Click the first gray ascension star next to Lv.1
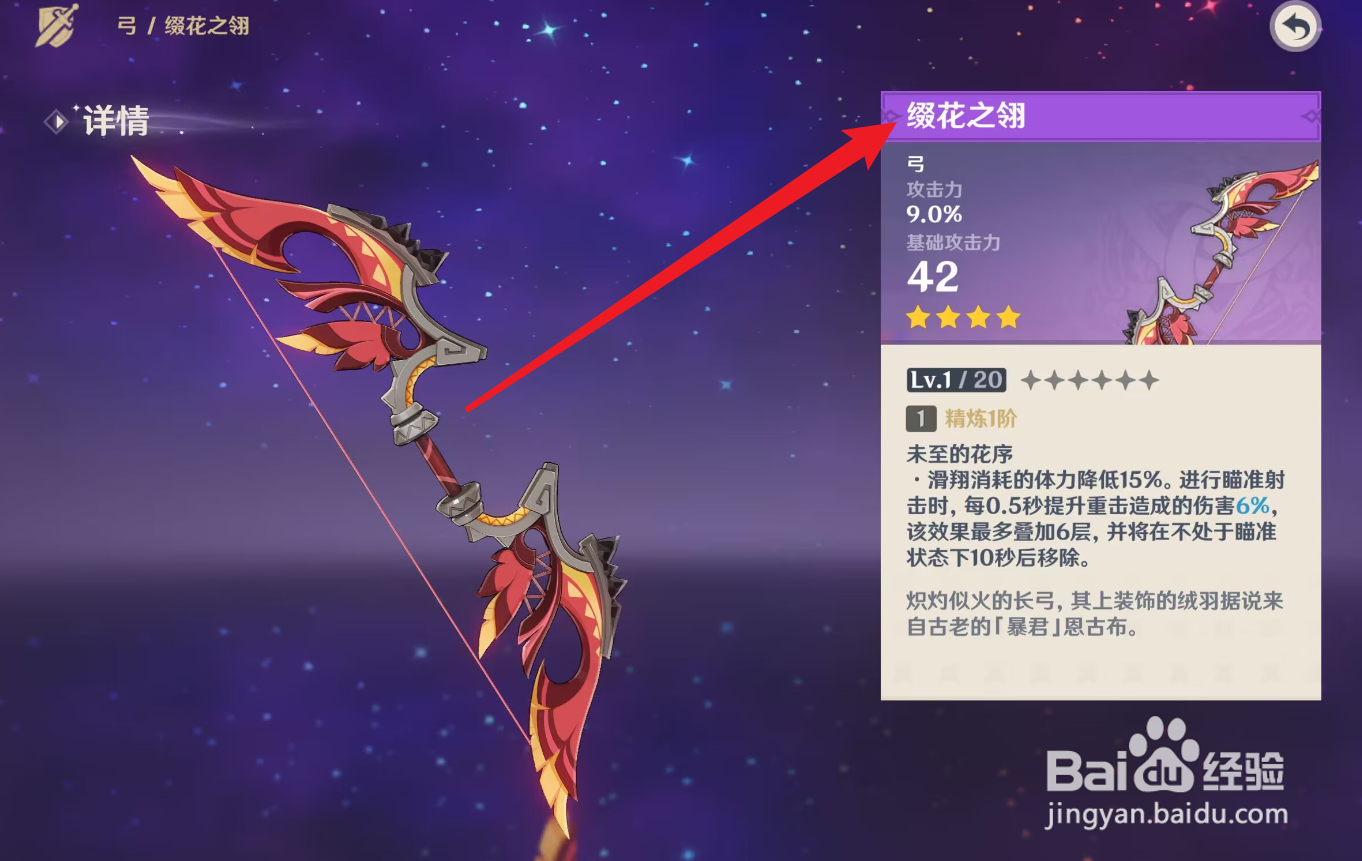1362x861 pixels. [x=1033, y=380]
